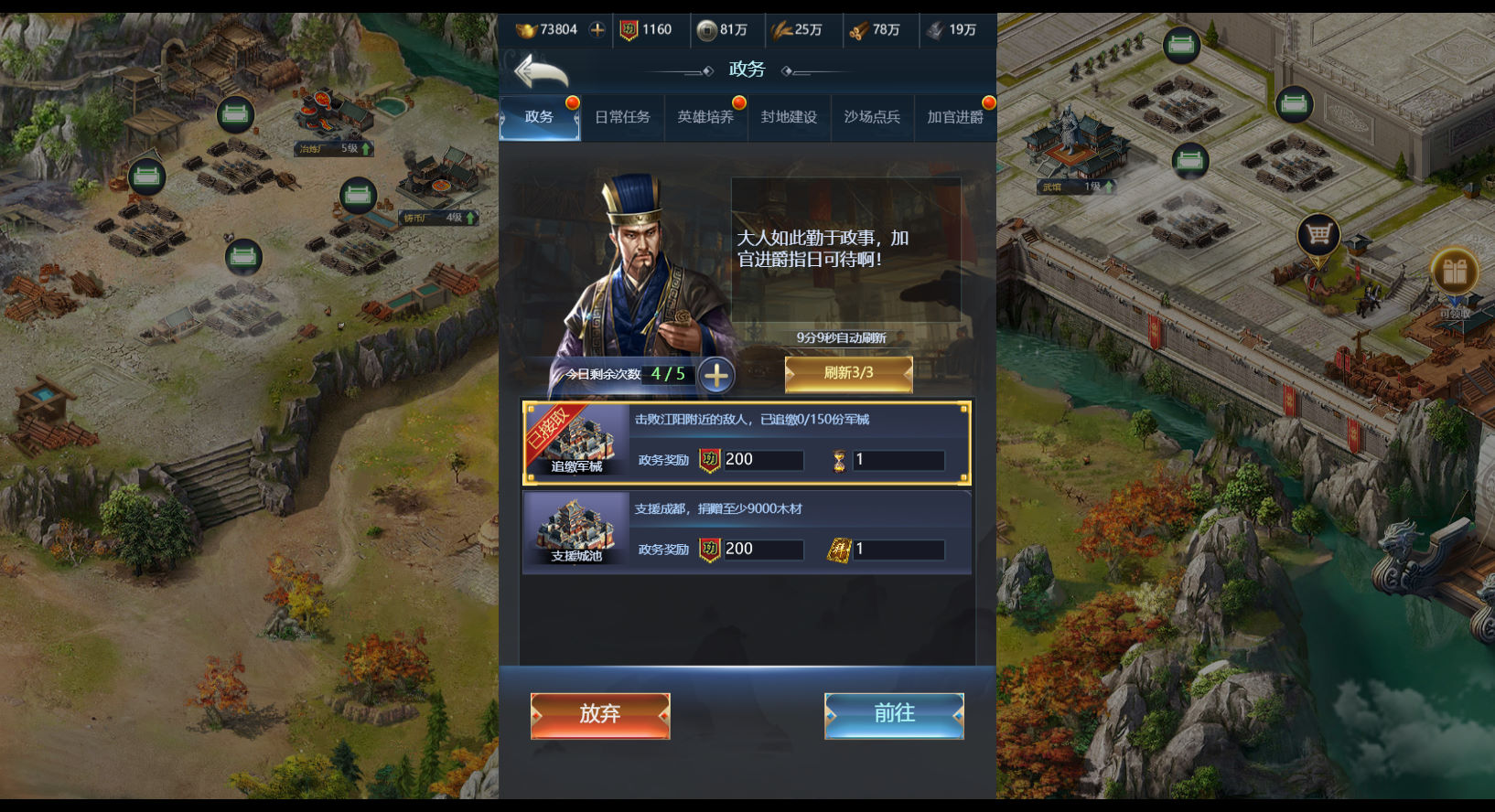Select the 政务 tab
The height and width of the screenshot is (812, 1495).
pyautogui.click(x=539, y=117)
